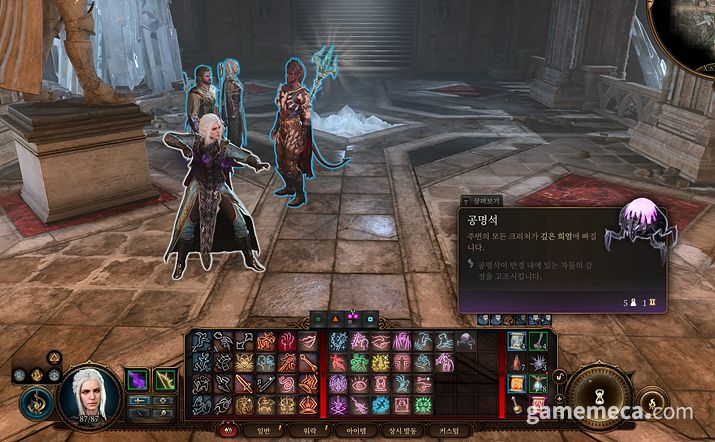Click the green circle action filter
The image size is (715, 442).
click(319, 319)
